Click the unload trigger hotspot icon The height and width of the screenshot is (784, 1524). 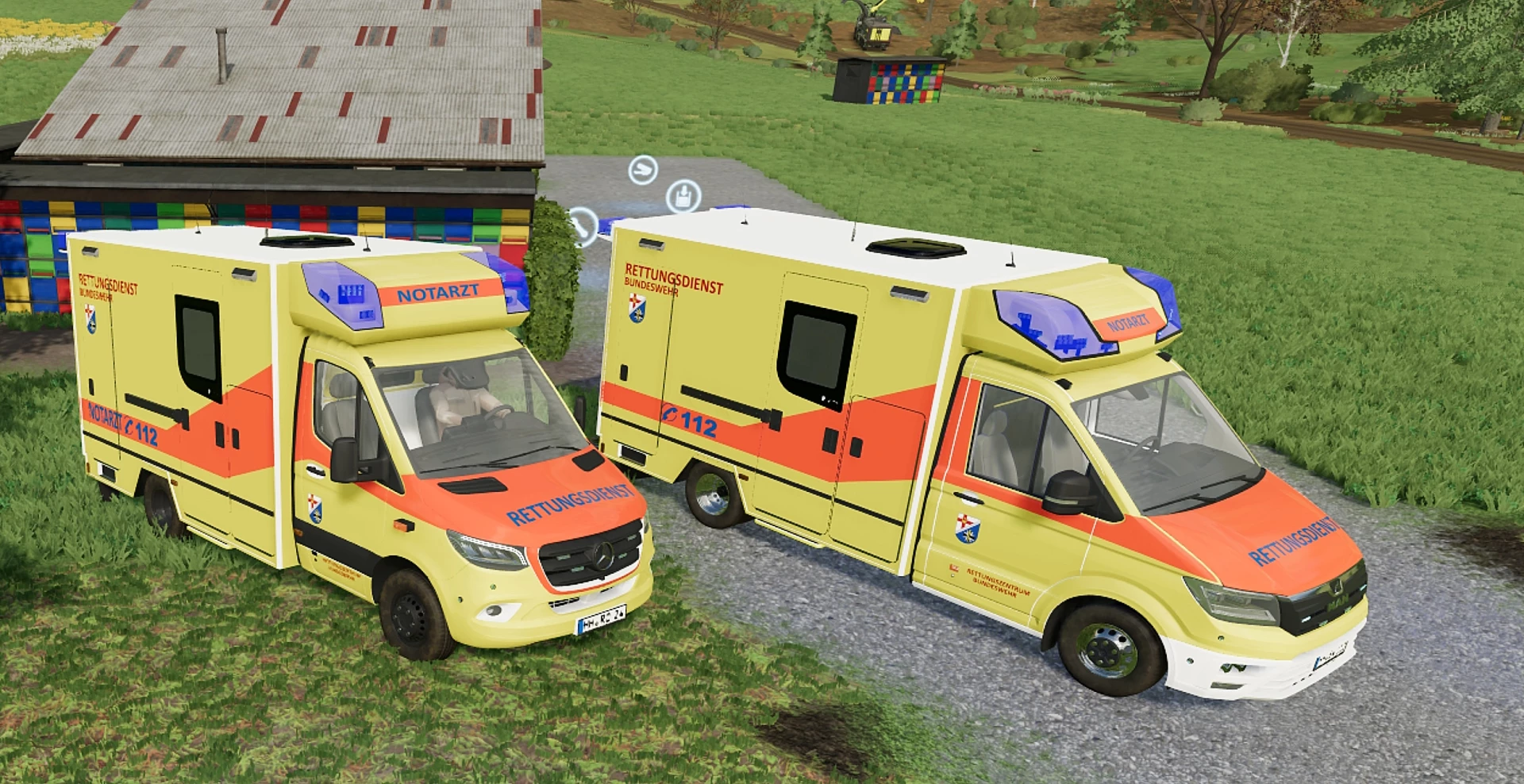(x=683, y=194)
